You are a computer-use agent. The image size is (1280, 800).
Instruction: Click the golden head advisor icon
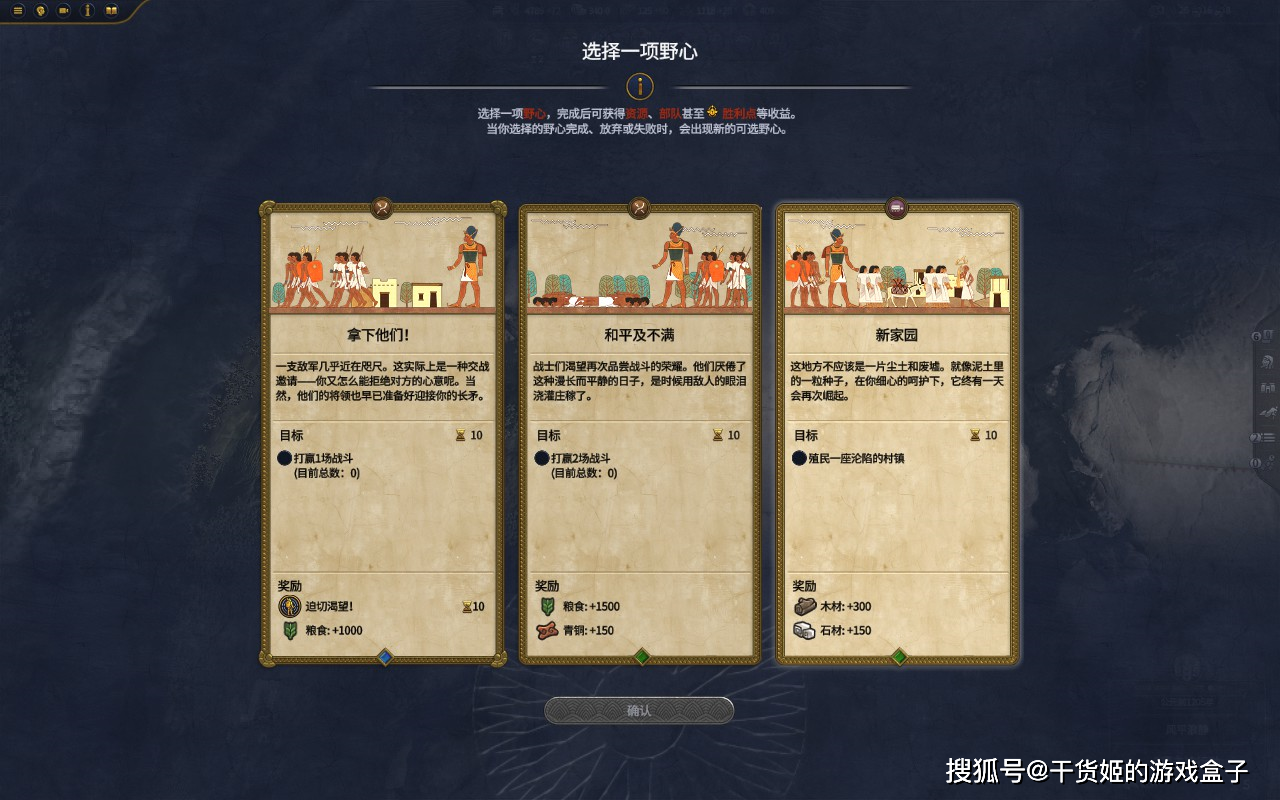pos(41,11)
